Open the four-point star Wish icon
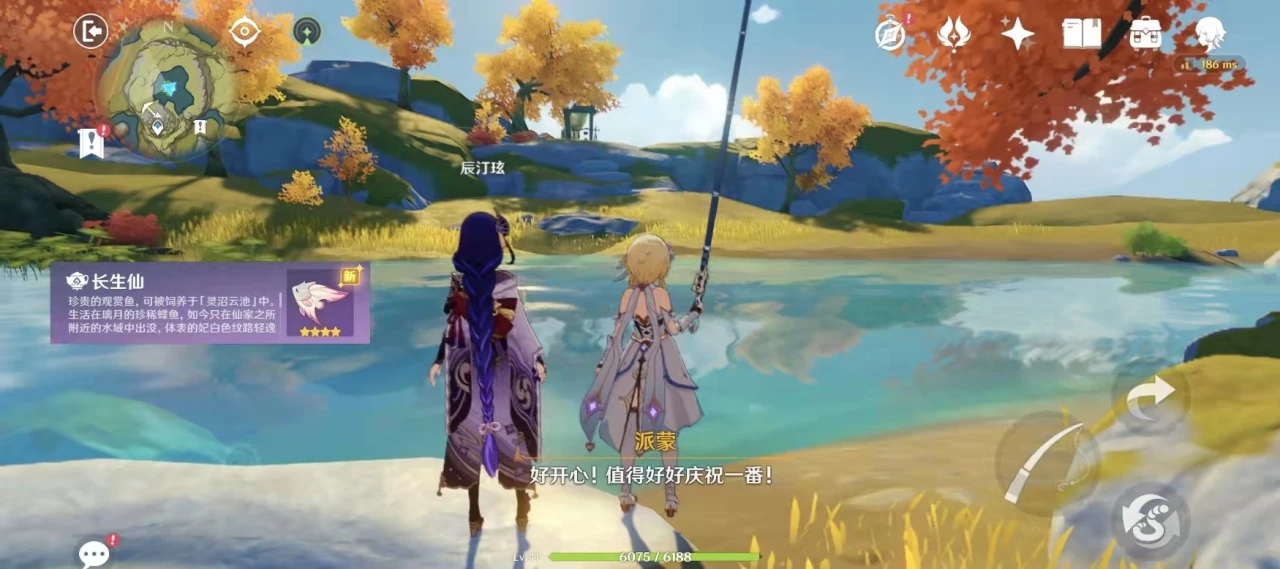 point(1018,34)
